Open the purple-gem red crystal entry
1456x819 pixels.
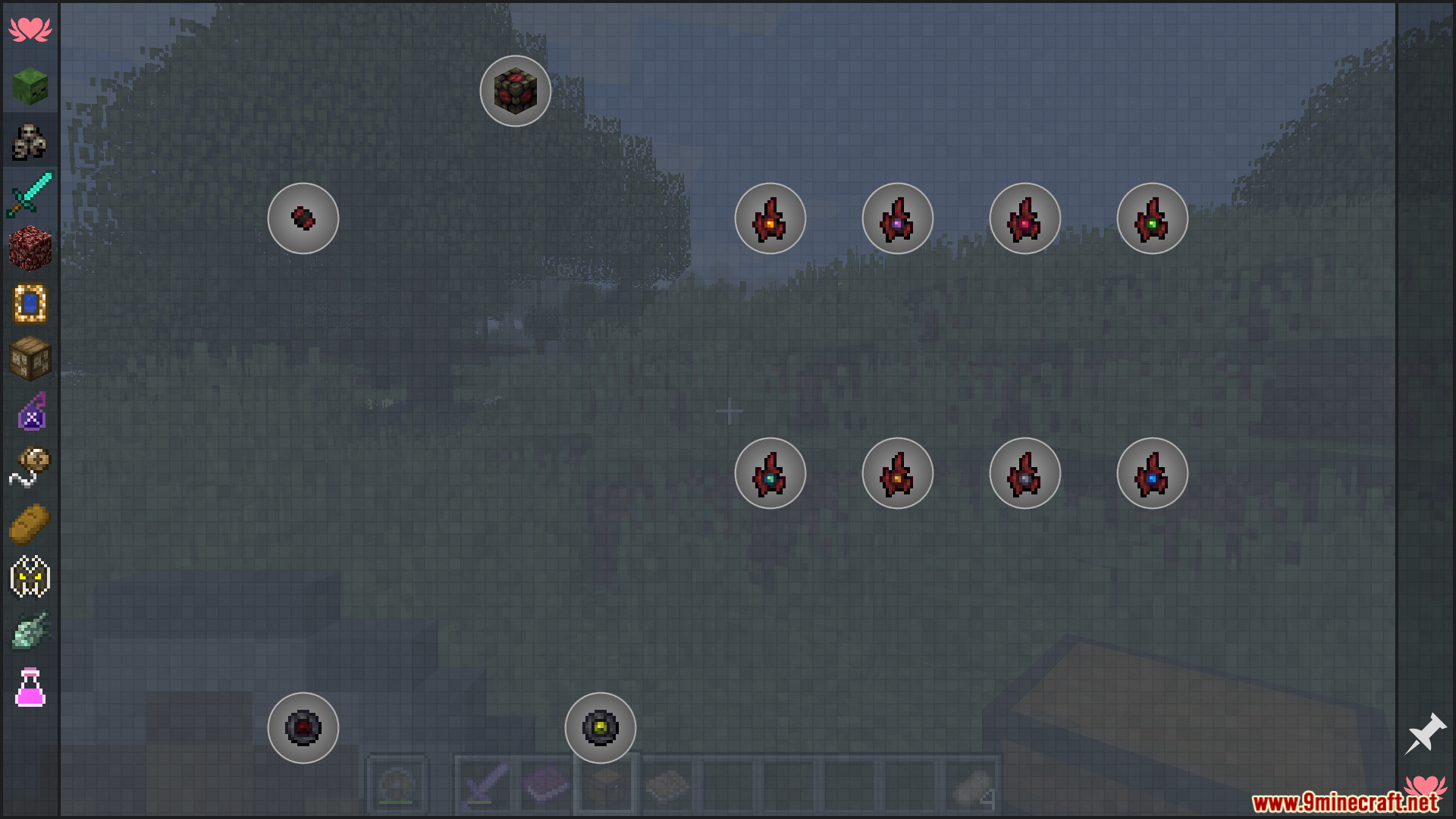898,218
